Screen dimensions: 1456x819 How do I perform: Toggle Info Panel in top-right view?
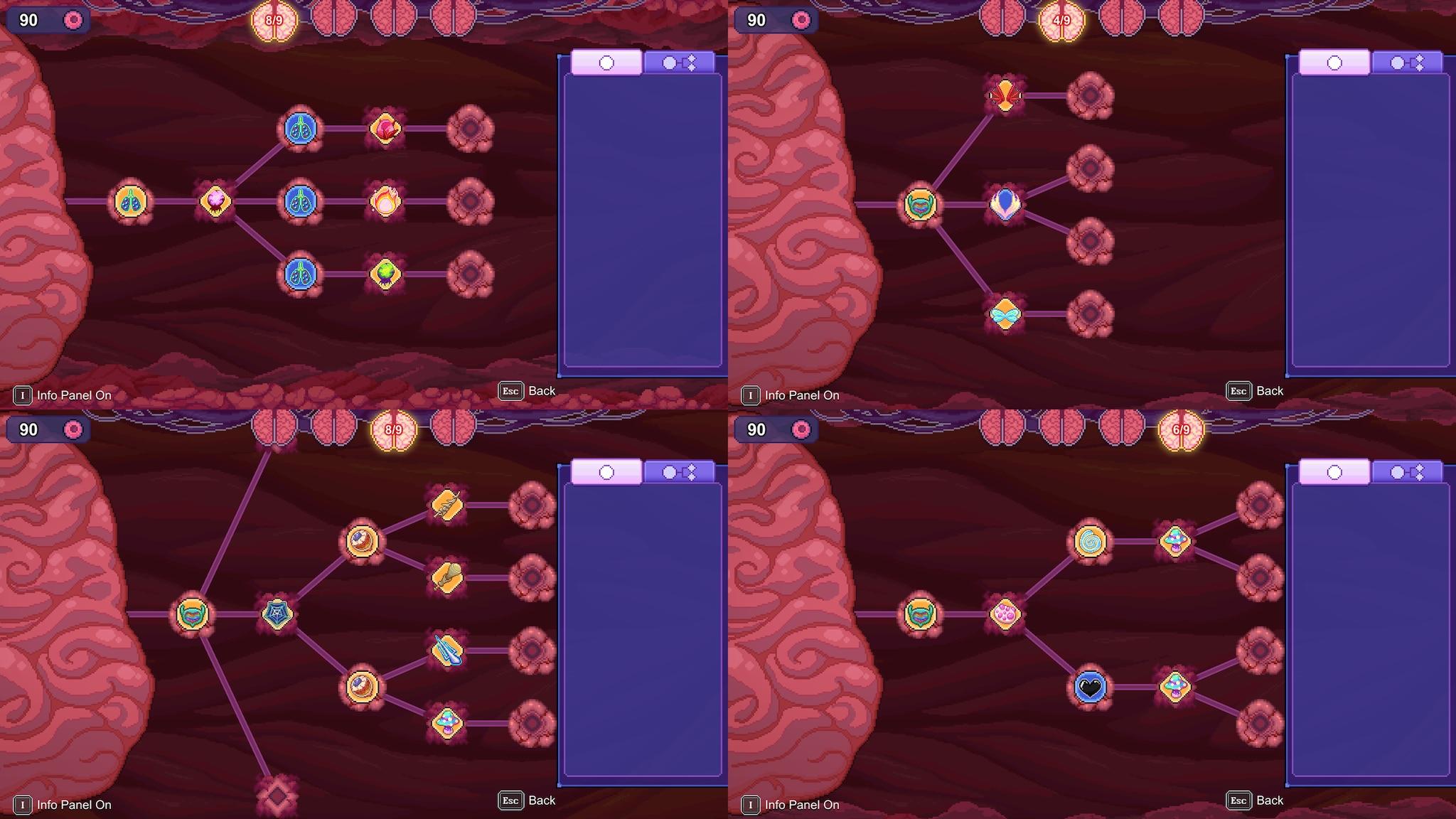pos(750,395)
